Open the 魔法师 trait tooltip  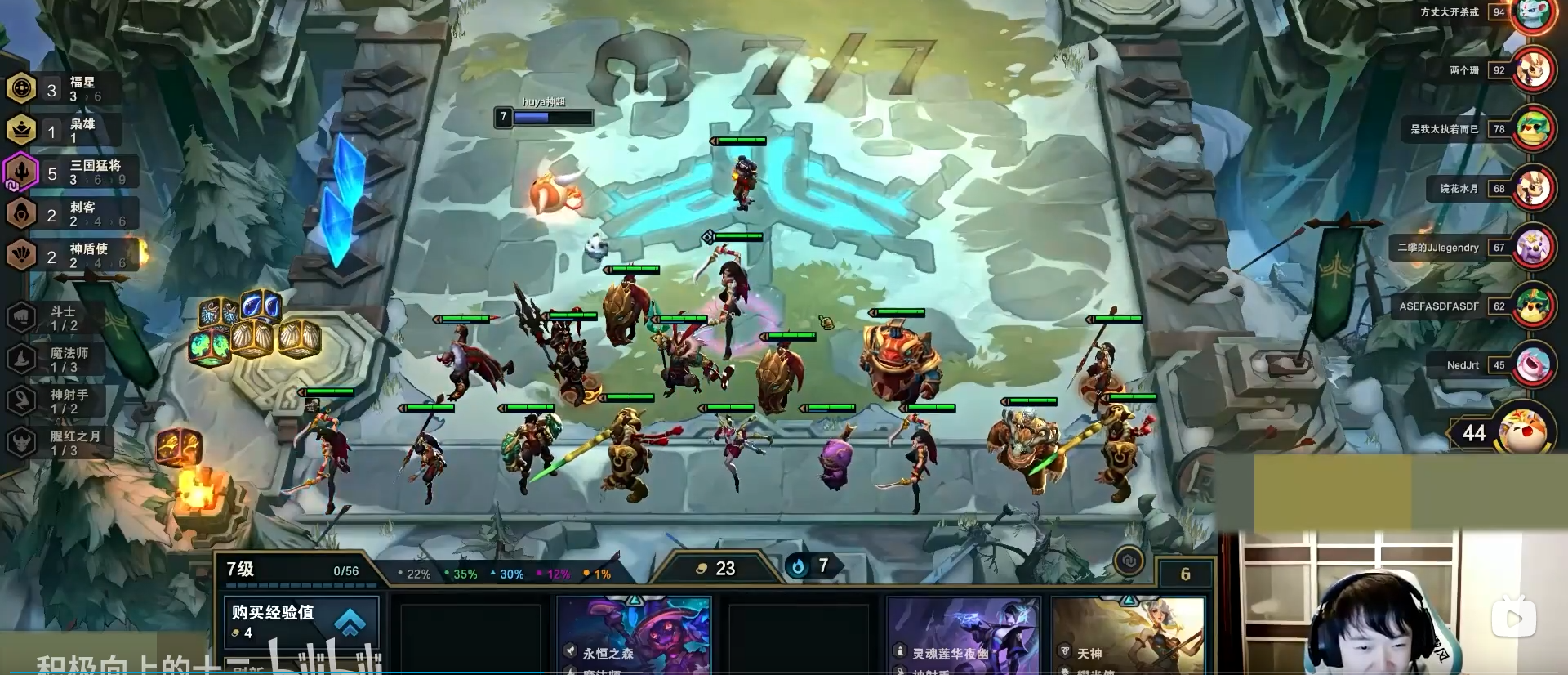pyautogui.click(x=56, y=359)
